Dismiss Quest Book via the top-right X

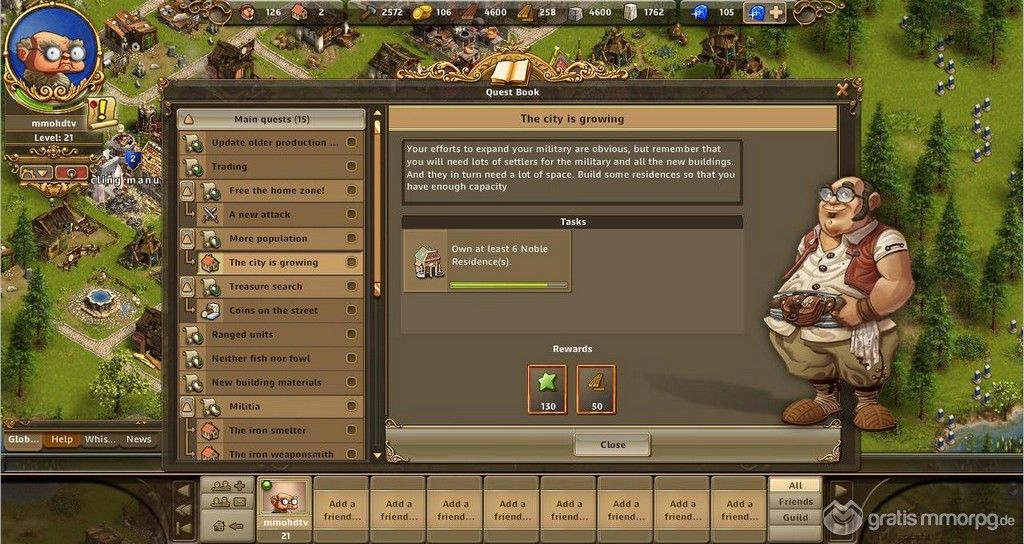[843, 89]
